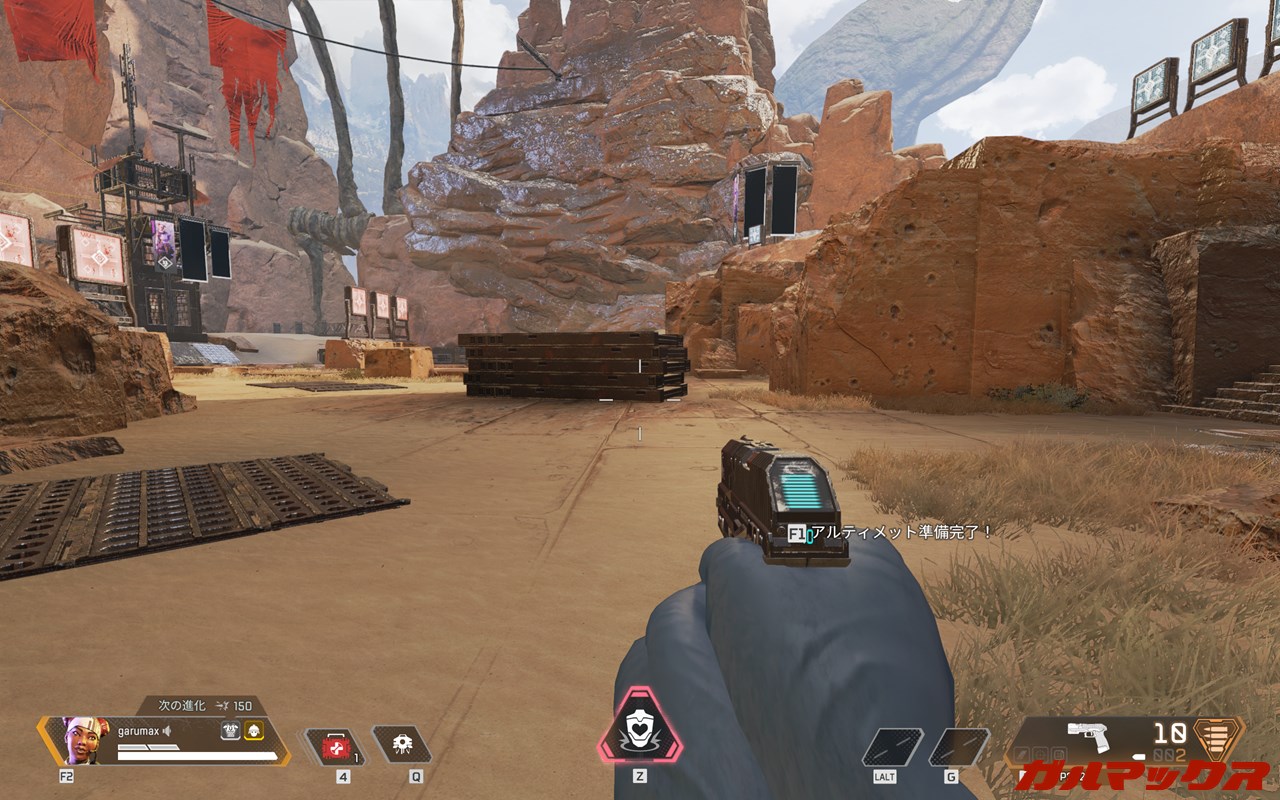The width and height of the screenshot is (1280, 800).
Task: Select the pistol weapon slot
Action: pos(1090,736)
